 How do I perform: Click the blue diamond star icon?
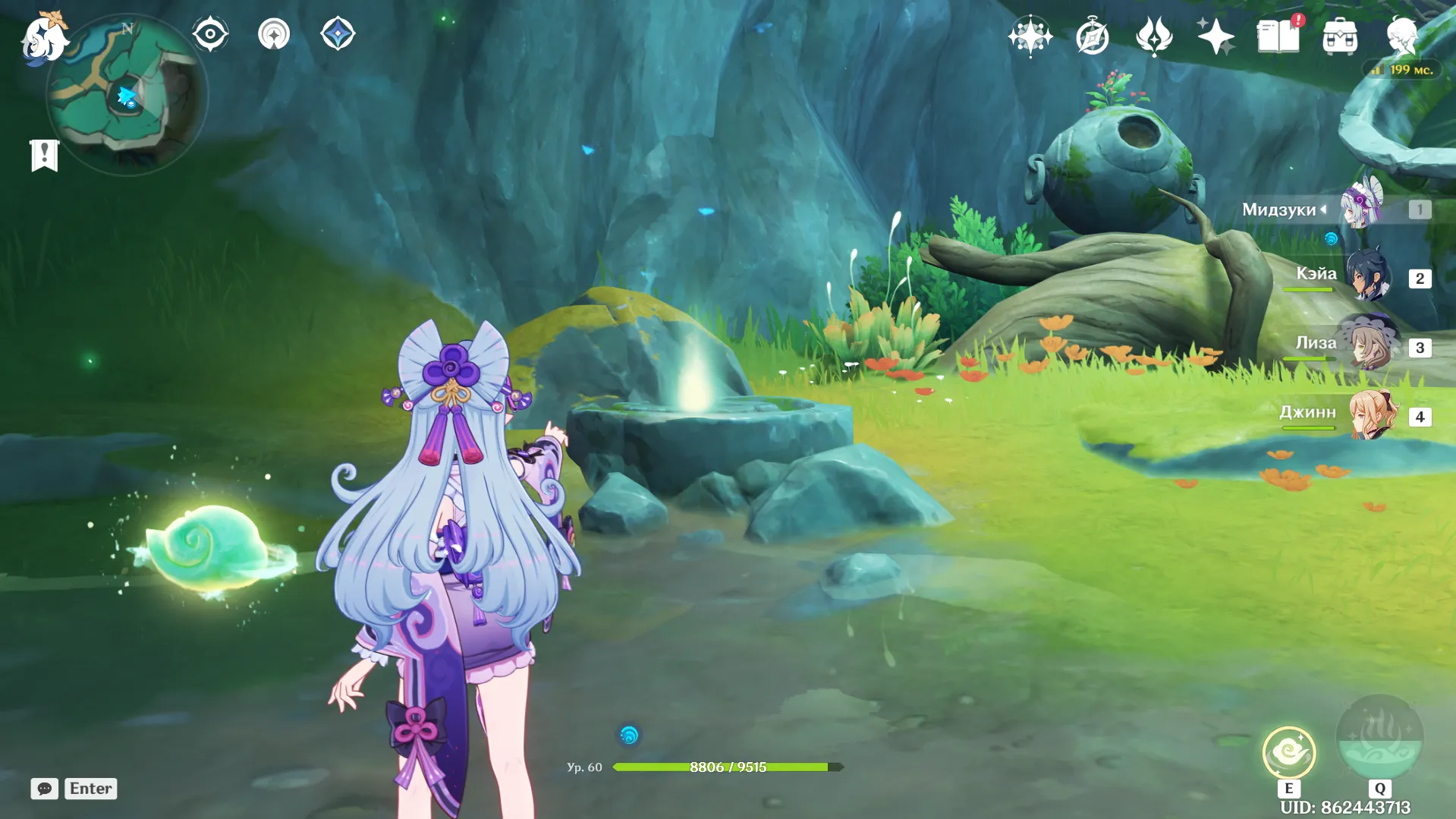point(338,34)
